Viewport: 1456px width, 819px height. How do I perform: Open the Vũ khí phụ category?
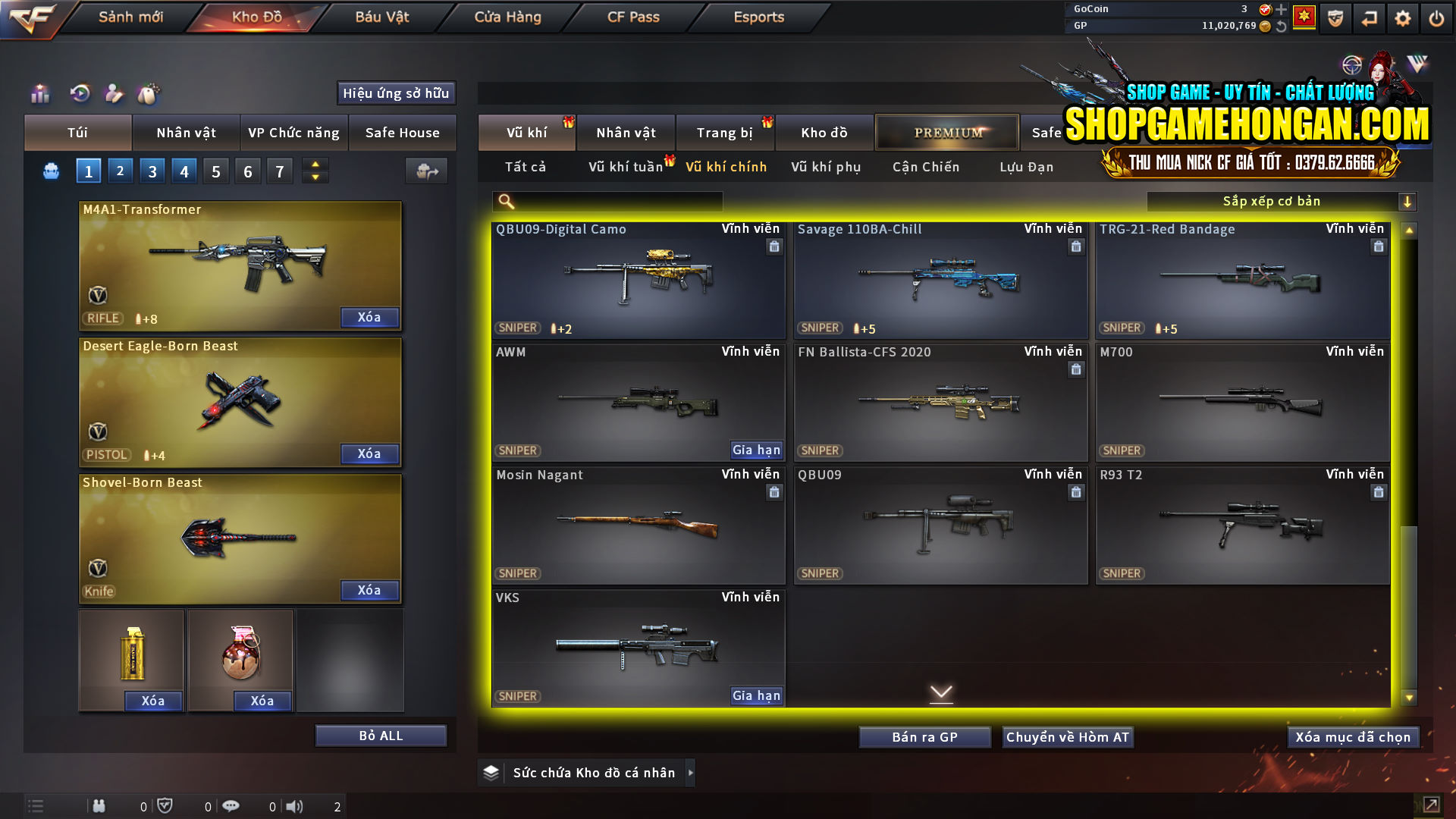825,167
